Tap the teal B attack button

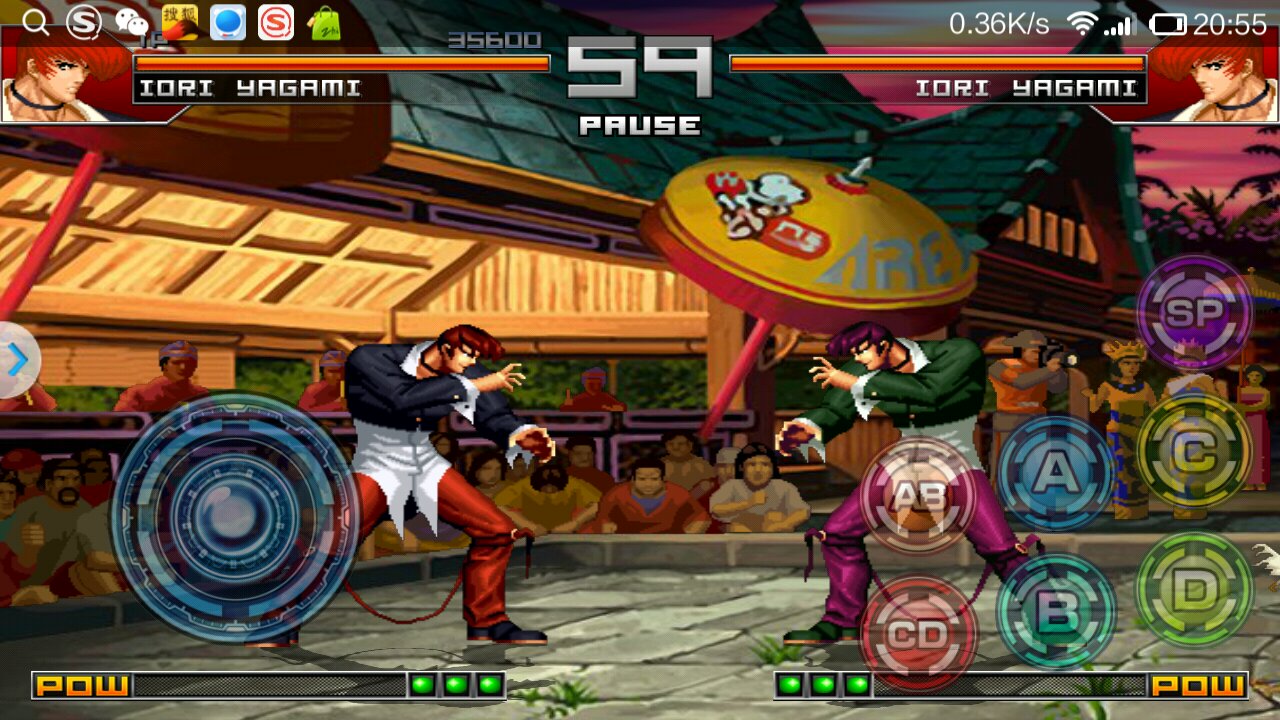coord(1056,610)
